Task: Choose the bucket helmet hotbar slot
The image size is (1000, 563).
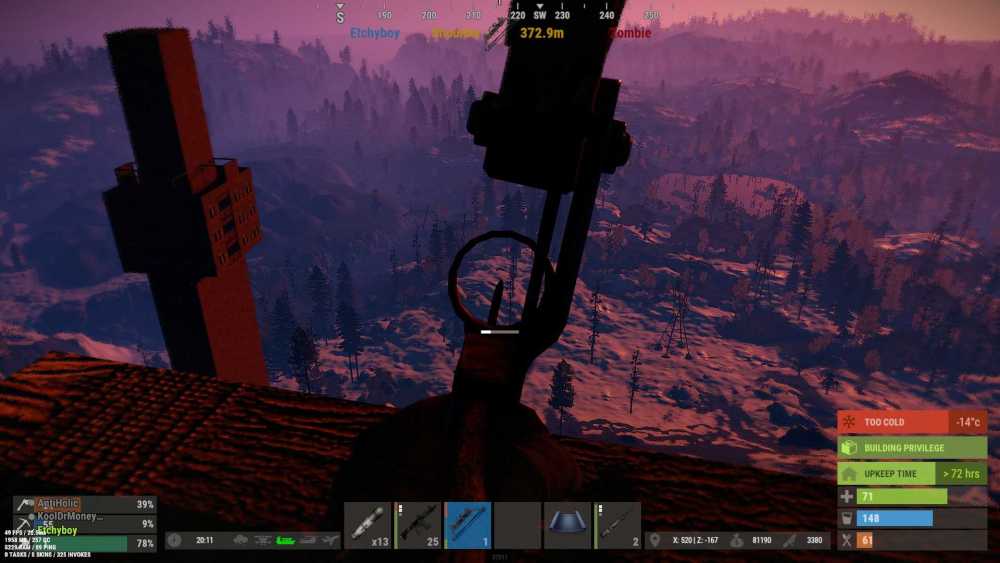Action: [567, 525]
